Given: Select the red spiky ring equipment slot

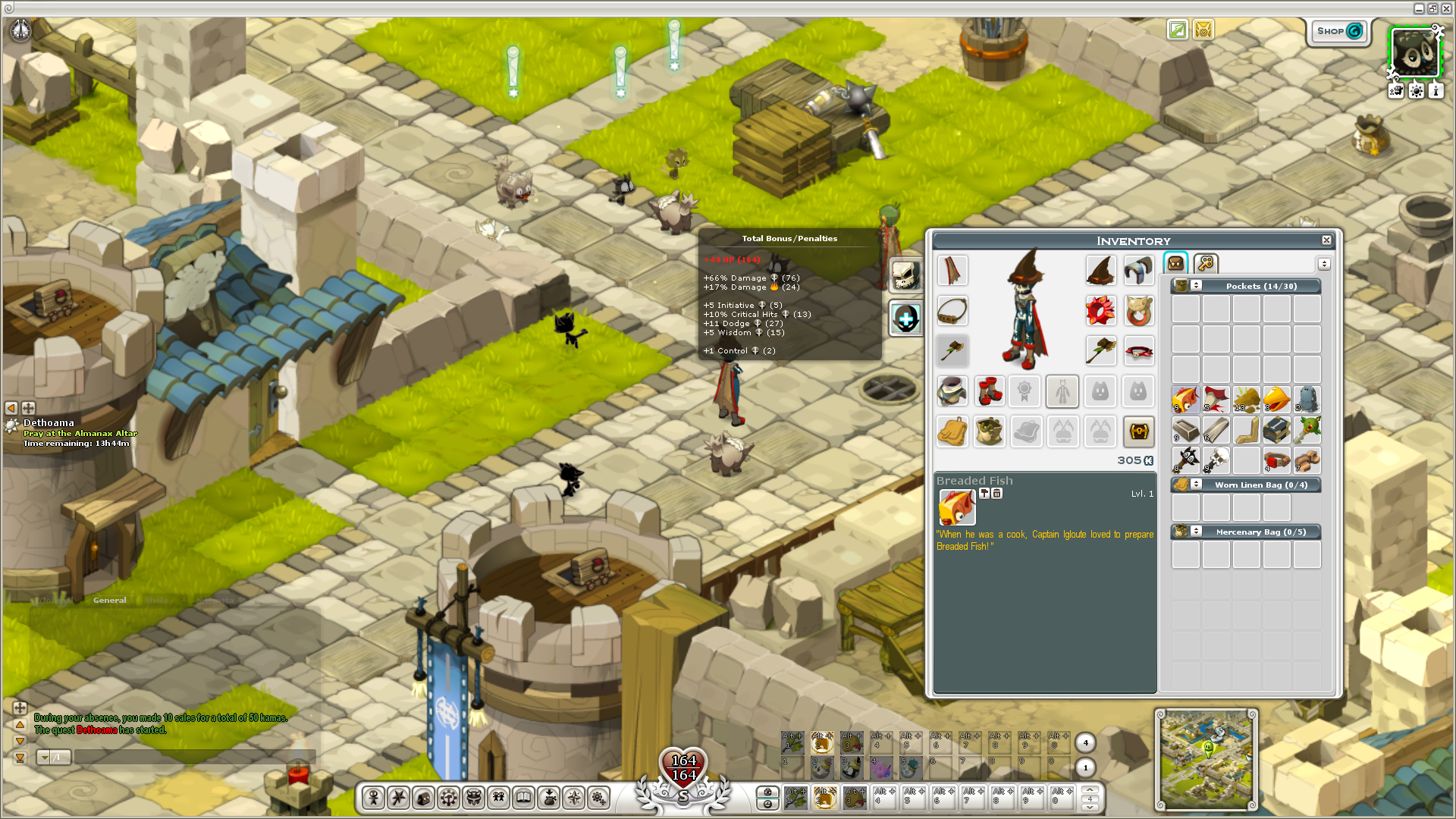Looking at the screenshot, I should pos(1100,311).
